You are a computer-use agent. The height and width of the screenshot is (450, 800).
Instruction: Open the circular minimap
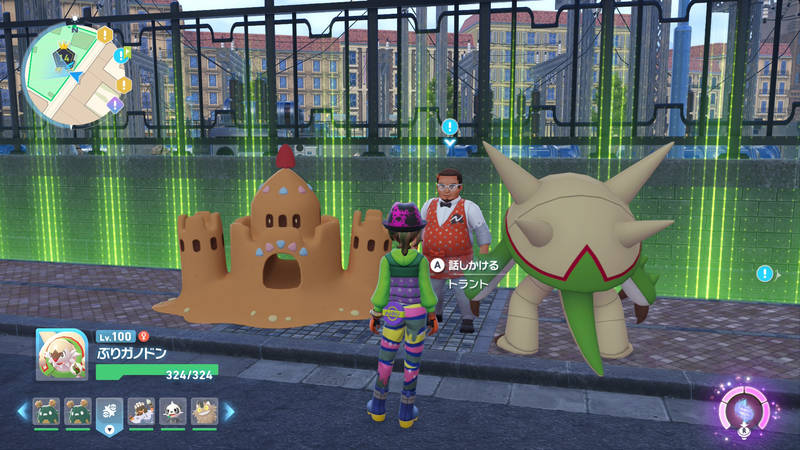point(68,72)
